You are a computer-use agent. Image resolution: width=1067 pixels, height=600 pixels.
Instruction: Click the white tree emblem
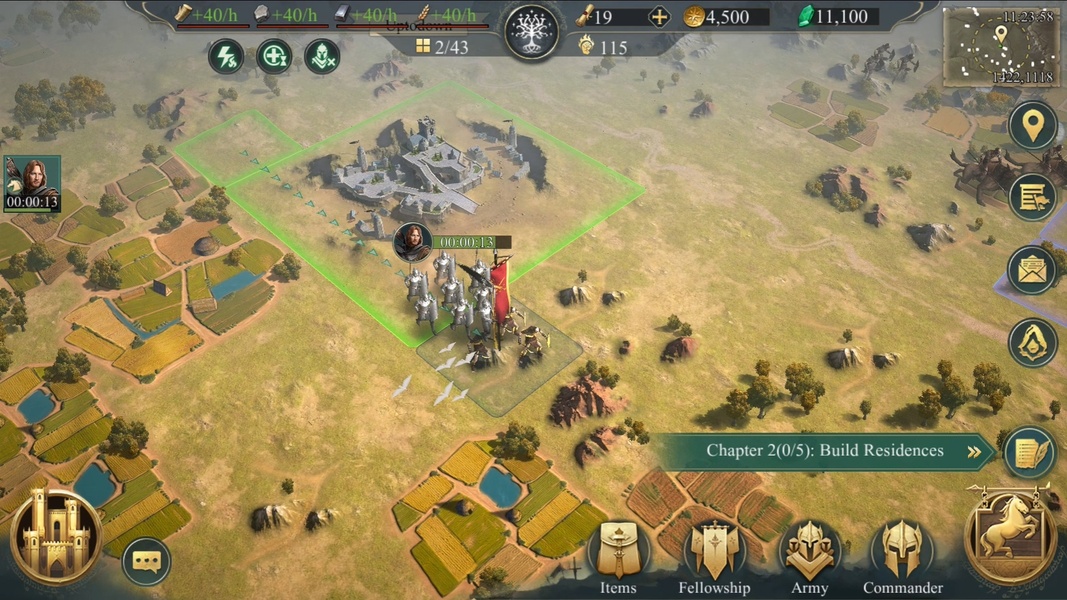pyautogui.click(x=532, y=32)
